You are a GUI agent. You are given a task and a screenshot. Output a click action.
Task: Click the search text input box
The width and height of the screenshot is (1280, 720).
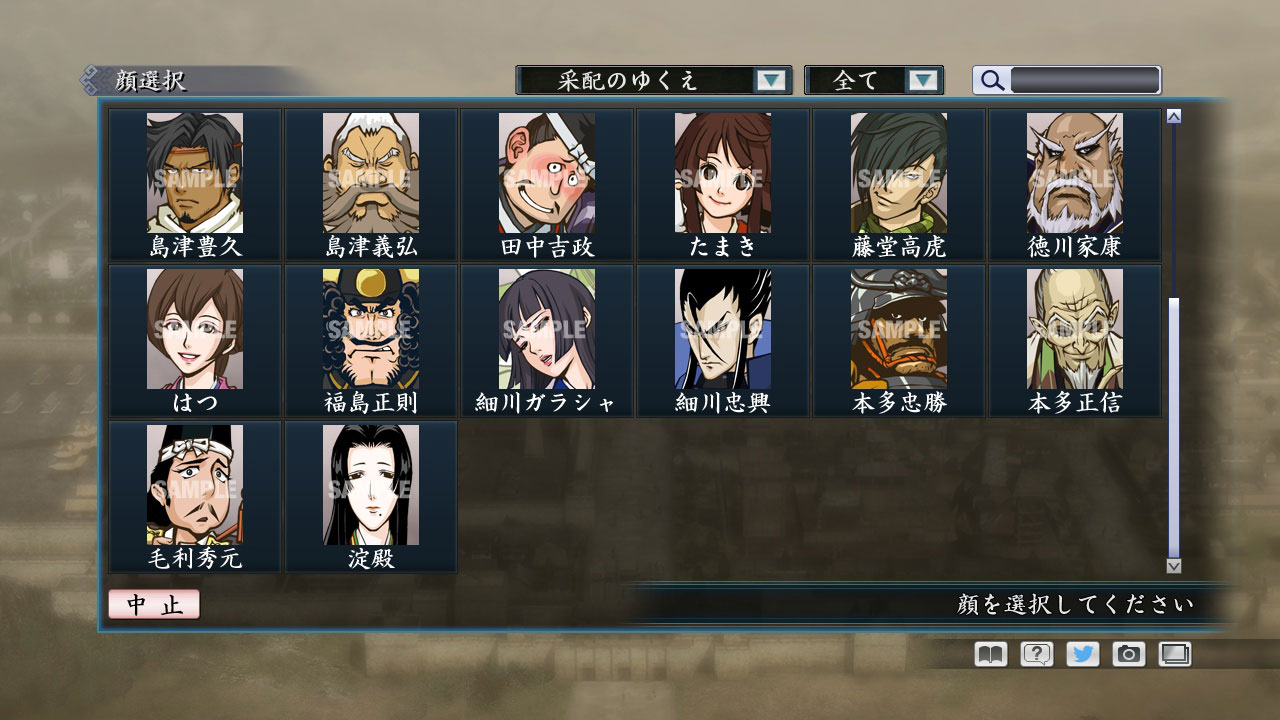(x=1083, y=80)
